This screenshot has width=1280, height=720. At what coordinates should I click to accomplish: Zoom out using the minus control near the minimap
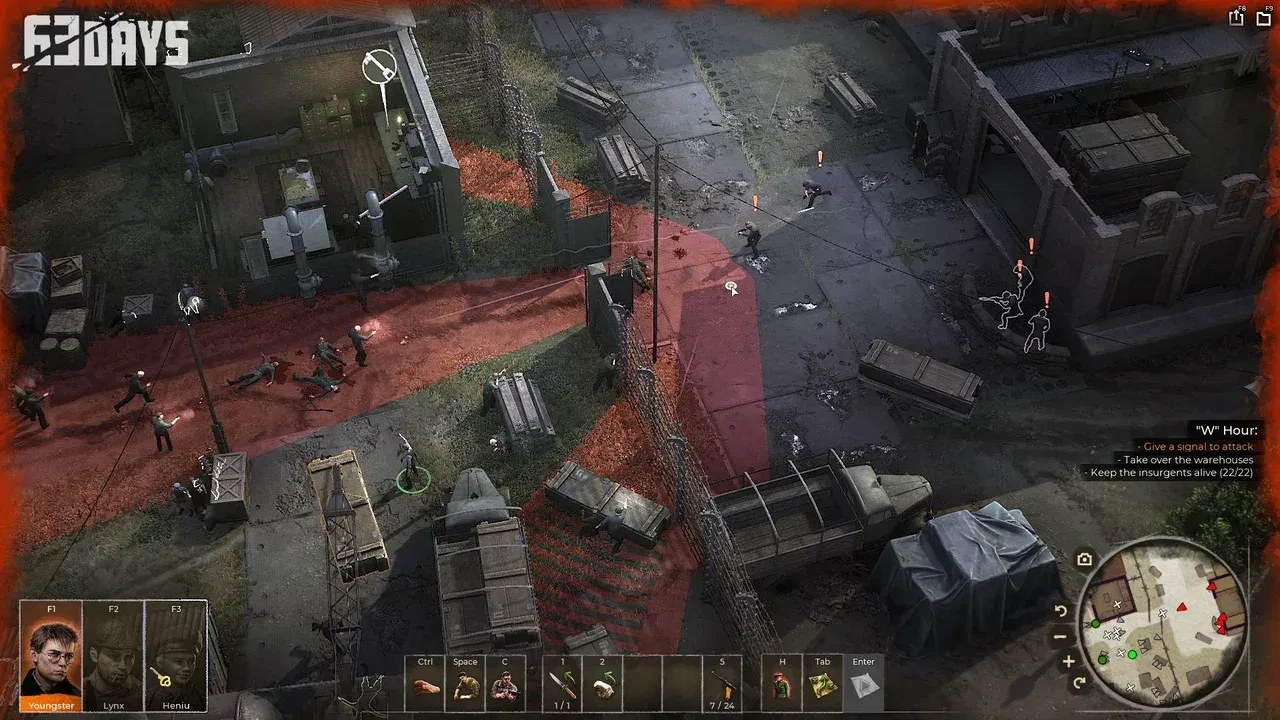pos(1059,637)
